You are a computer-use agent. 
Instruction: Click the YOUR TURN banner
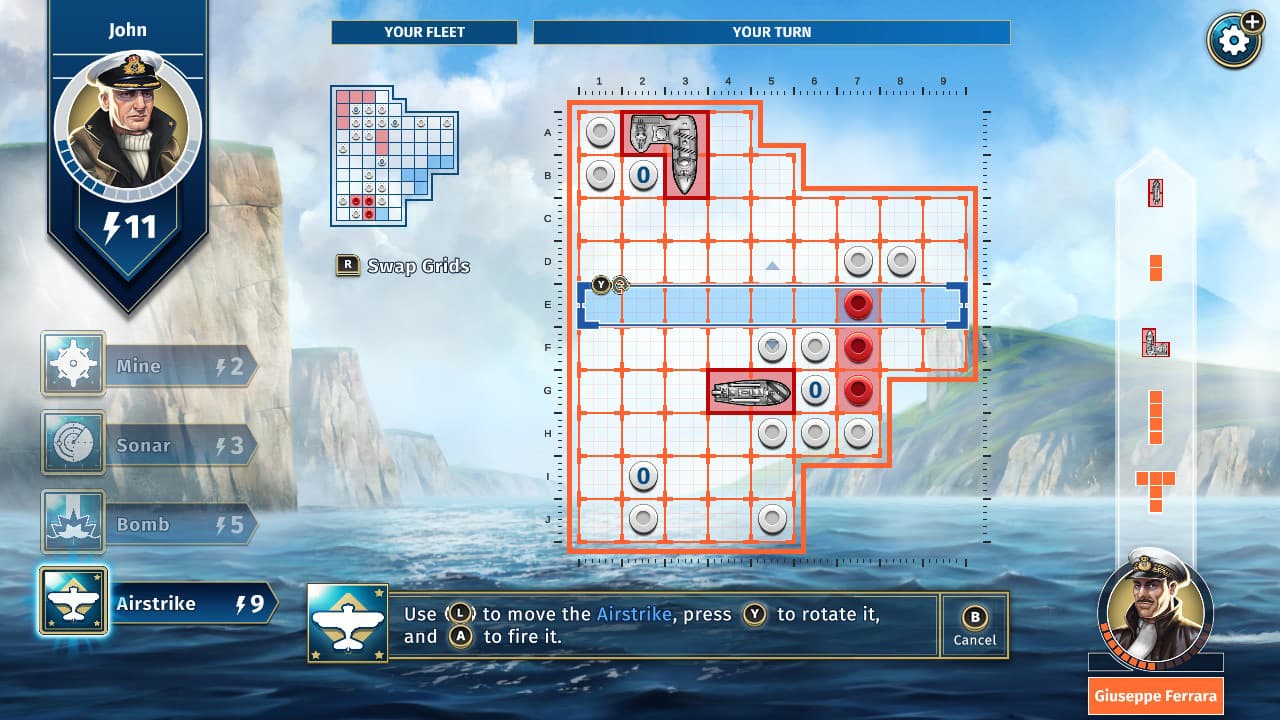tap(772, 32)
